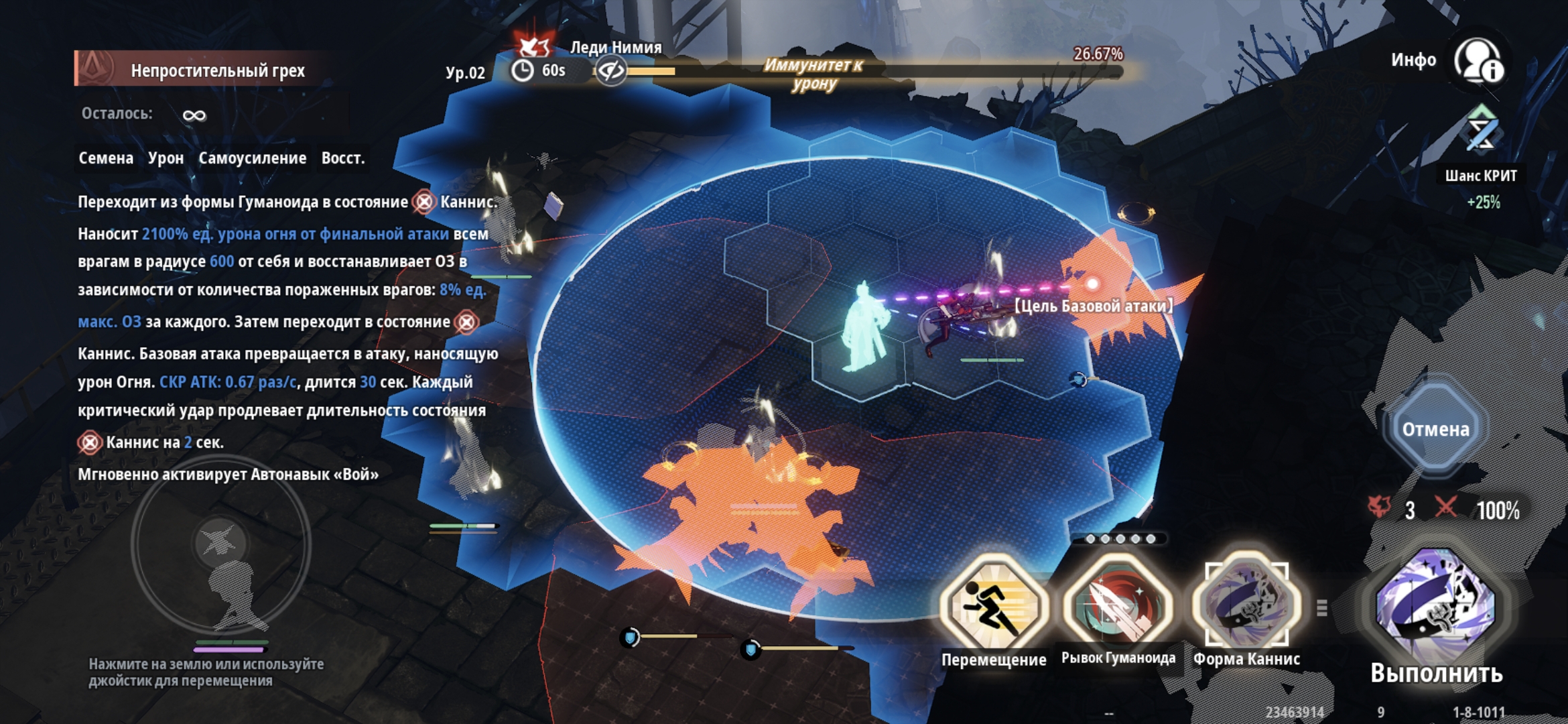Tap the Шанс КРИТ buff icon
Screen dimensions: 1568x724
(1481, 131)
